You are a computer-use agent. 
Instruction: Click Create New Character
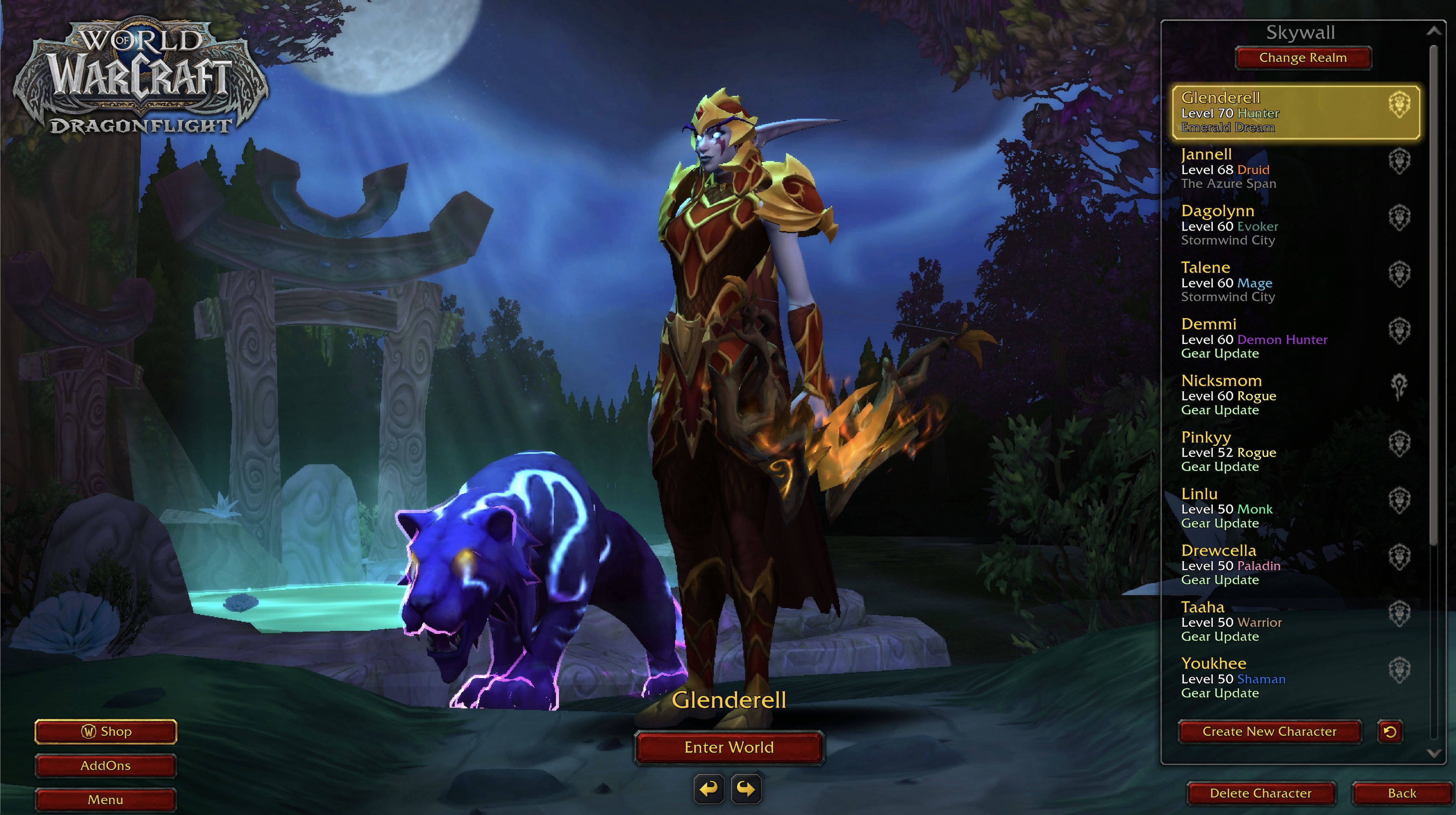tap(1269, 731)
